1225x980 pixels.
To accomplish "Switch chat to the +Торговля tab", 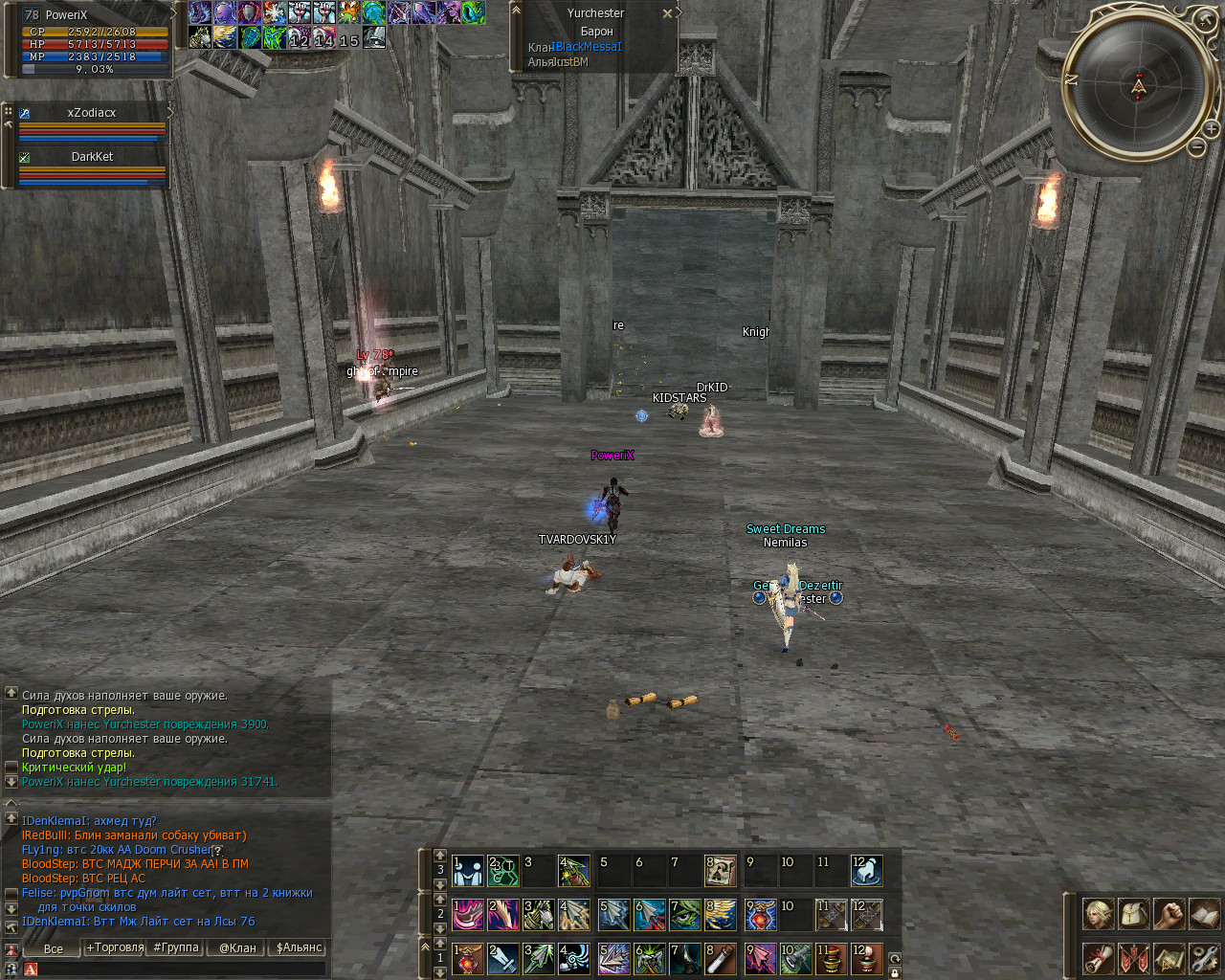I will coord(115,947).
